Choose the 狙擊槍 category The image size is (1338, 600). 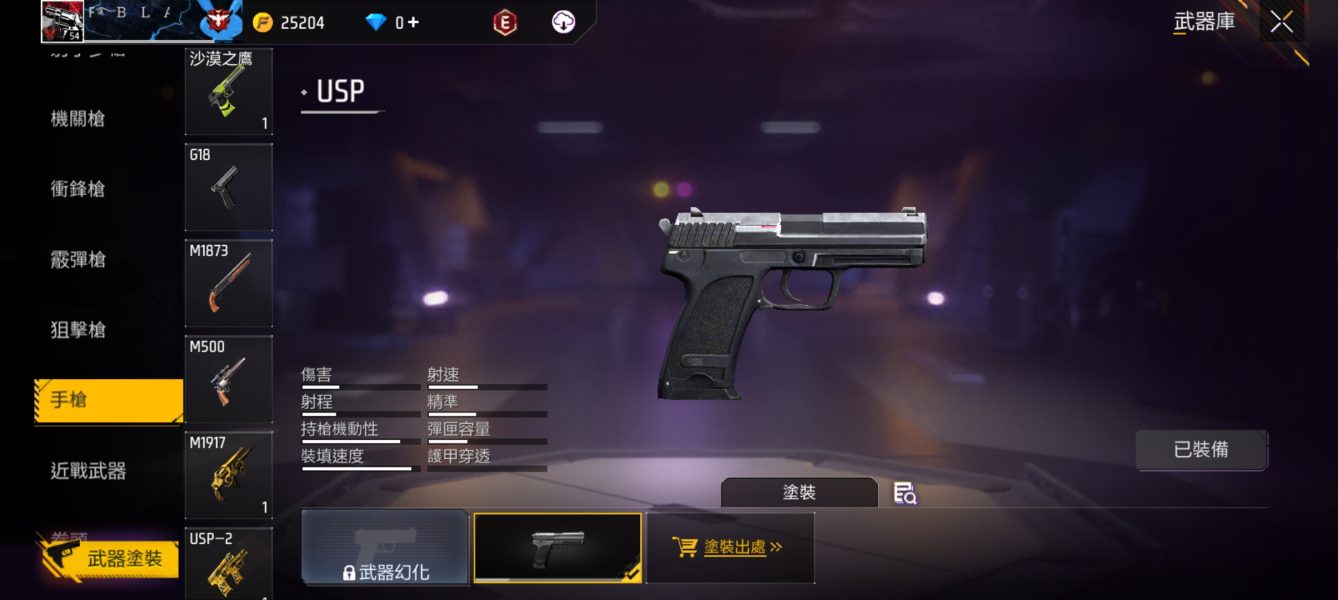click(78, 330)
